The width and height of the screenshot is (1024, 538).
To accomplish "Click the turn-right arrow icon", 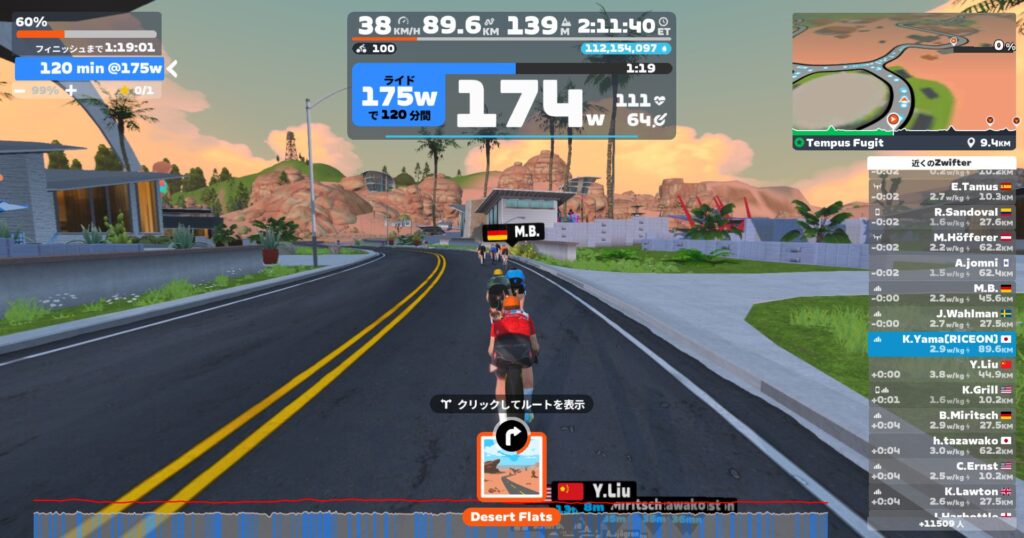I will tap(512, 435).
